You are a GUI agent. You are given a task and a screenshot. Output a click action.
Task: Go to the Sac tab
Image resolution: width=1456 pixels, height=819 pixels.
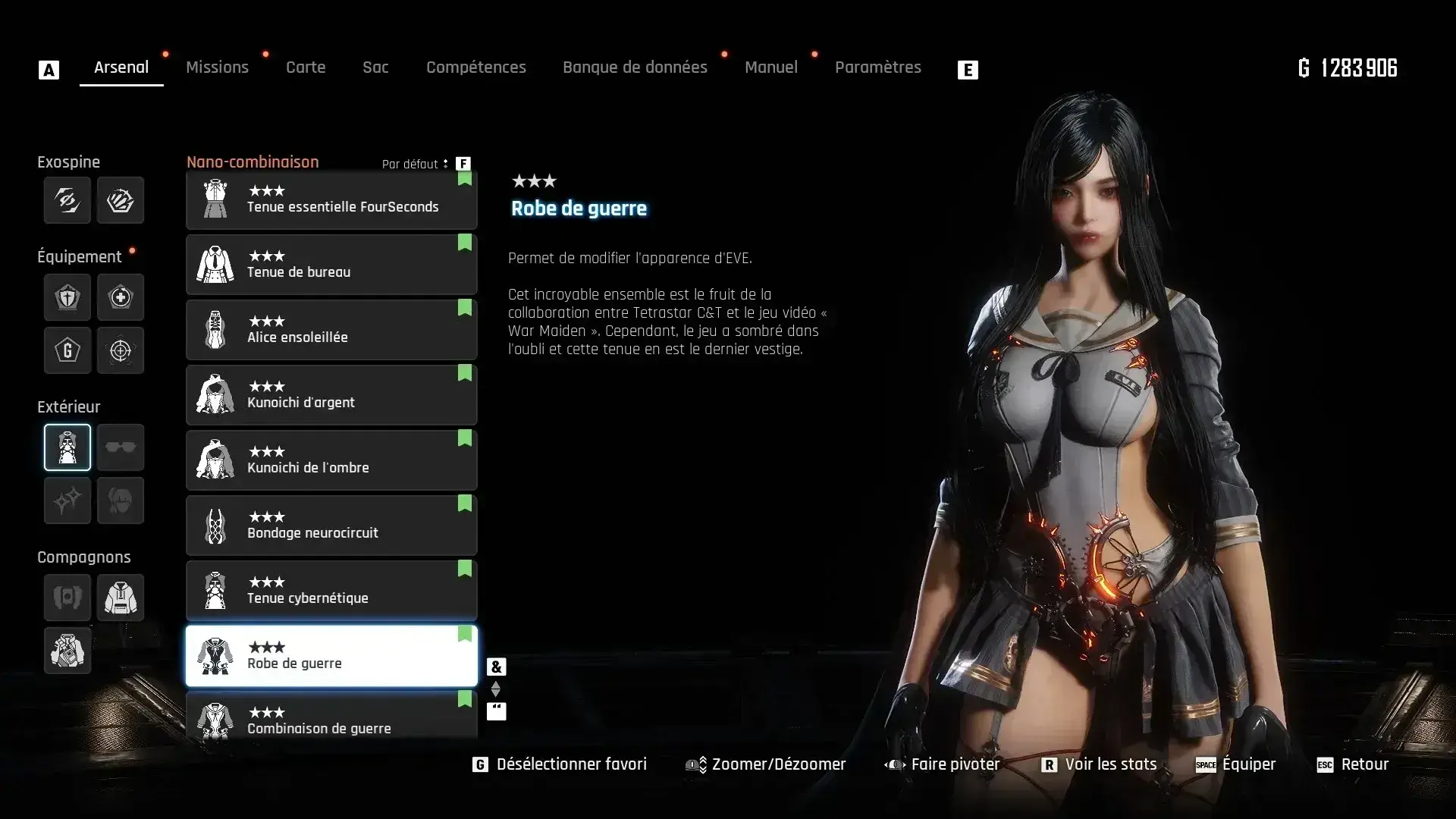pyautogui.click(x=375, y=67)
